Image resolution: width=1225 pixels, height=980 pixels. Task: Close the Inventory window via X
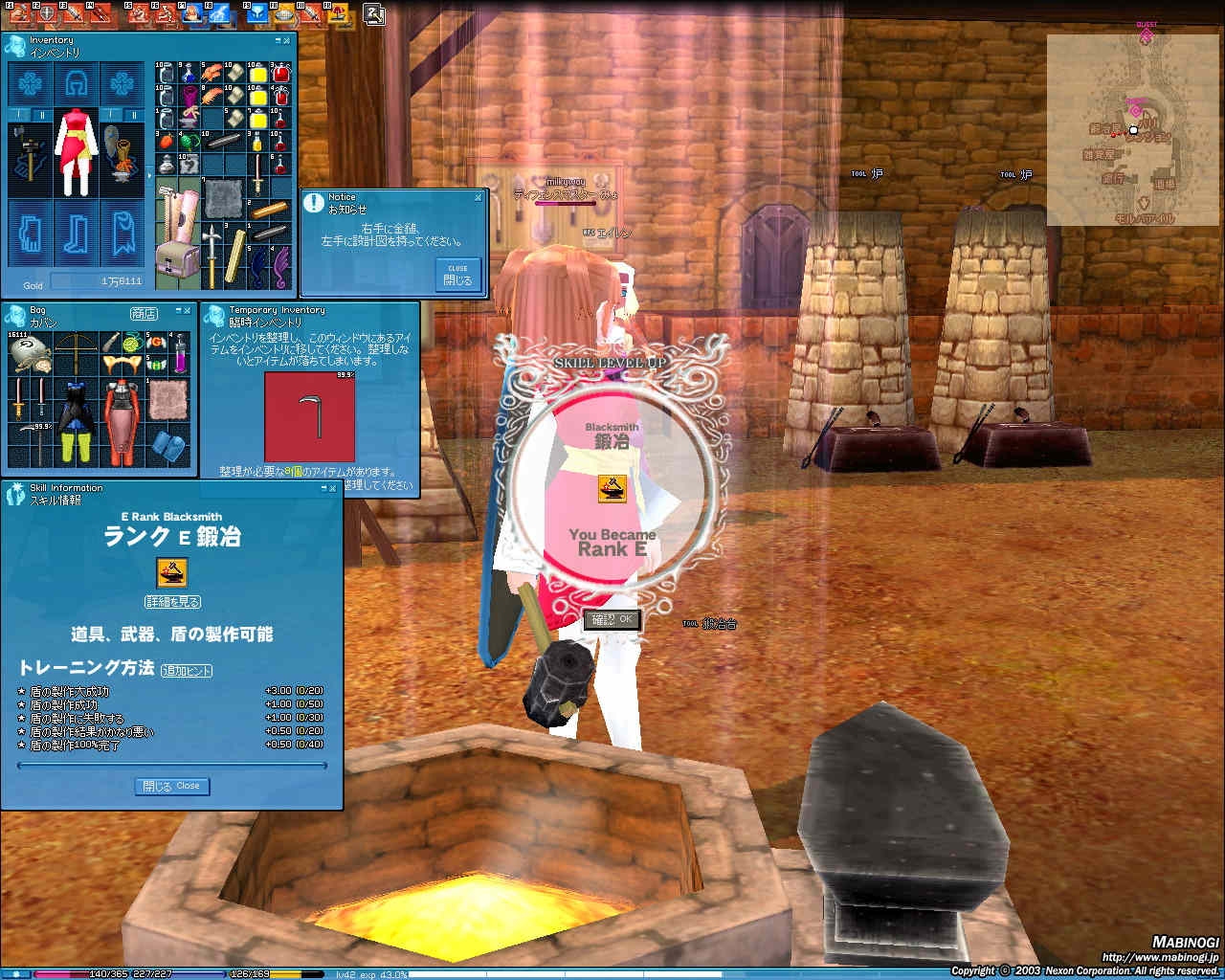click(x=288, y=40)
